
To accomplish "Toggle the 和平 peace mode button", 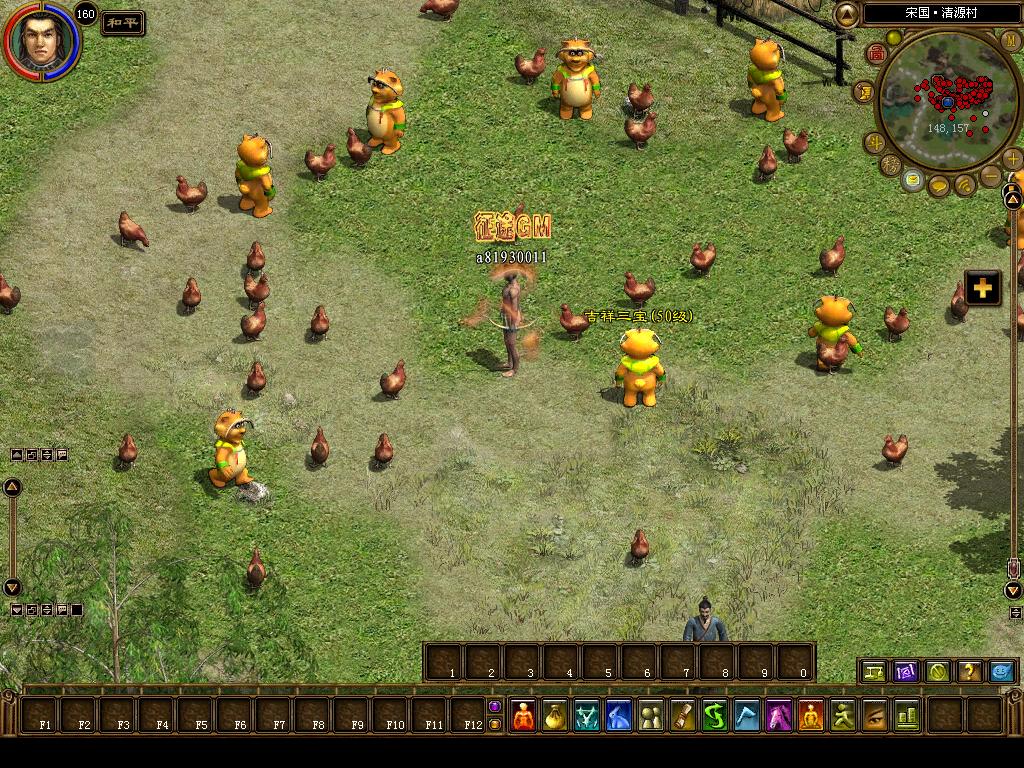I will tap(123, 23).
